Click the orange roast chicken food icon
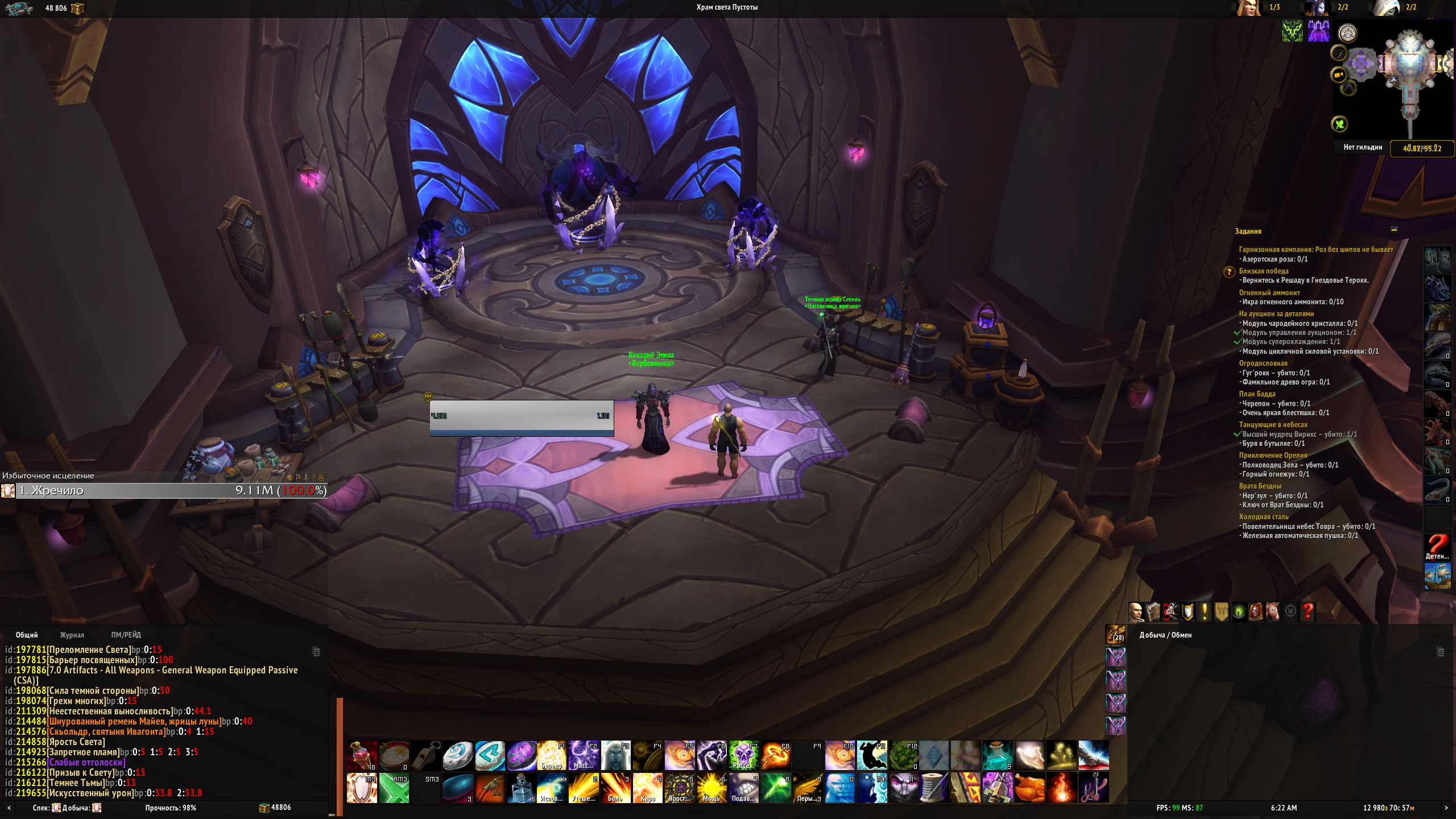 click(1030, 788)
